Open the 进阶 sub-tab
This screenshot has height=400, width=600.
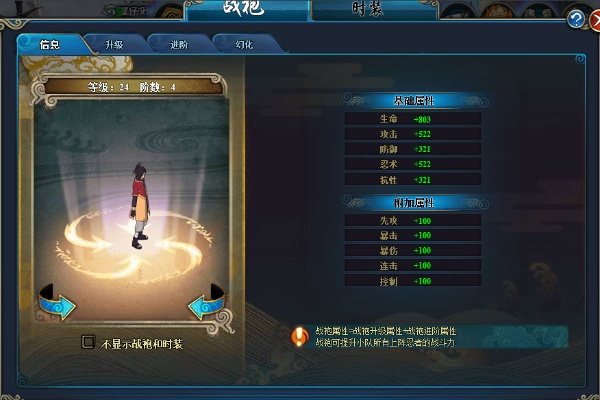click(178, 44)
